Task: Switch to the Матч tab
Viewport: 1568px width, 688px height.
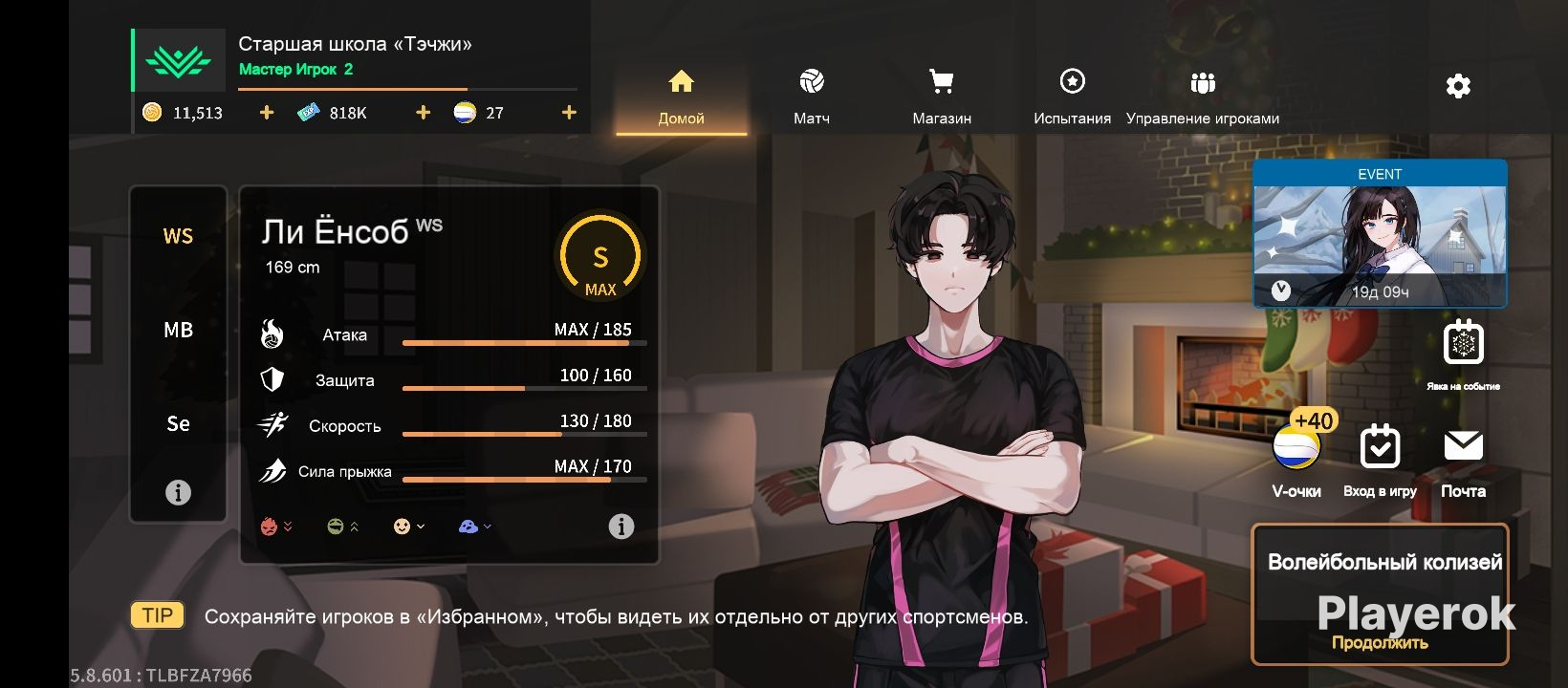Action: point(812,97)
